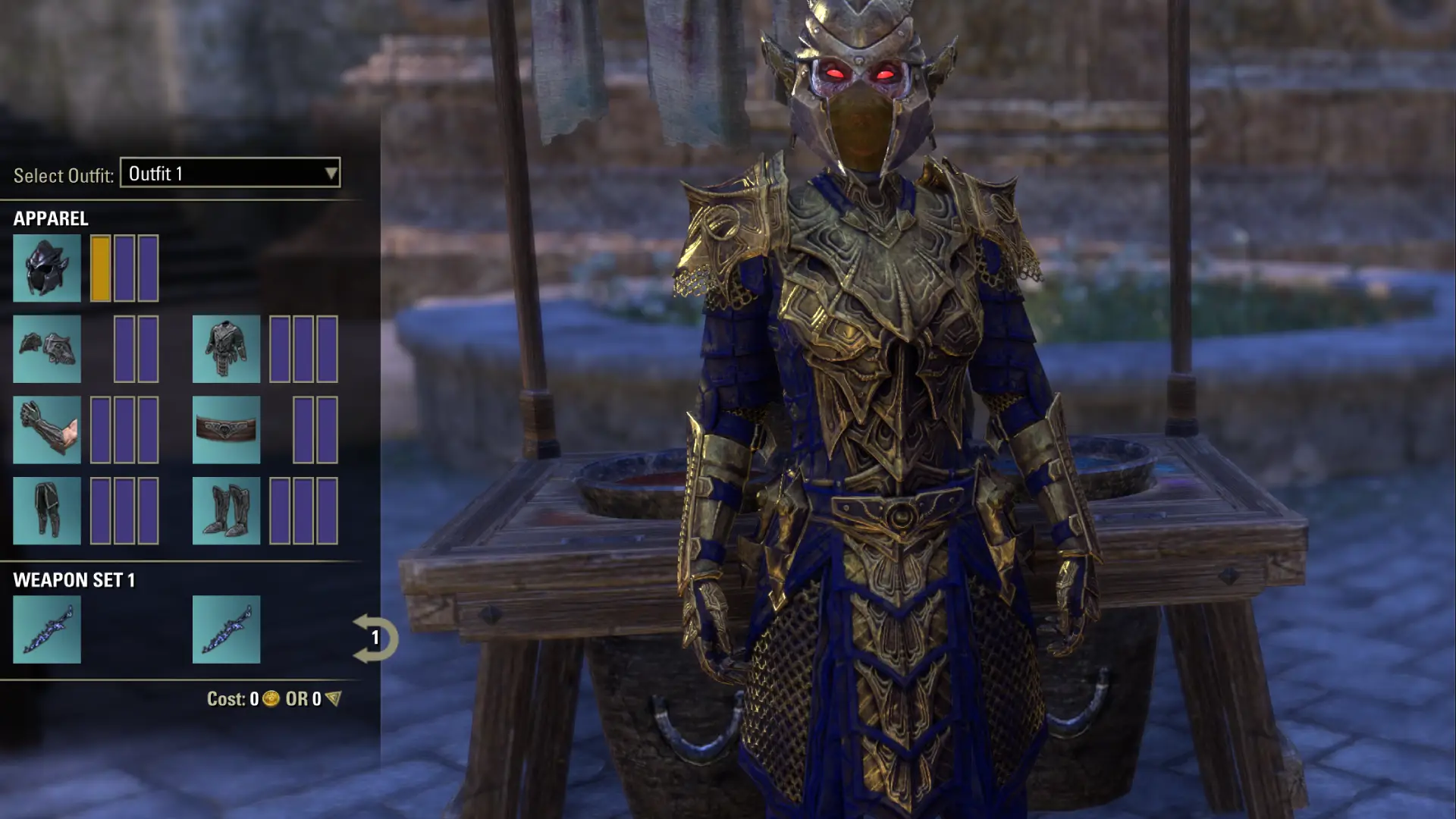This screenshot has width=1456, height=819.
Task: Select the gold dye swatch next to the helmet
Action: [x=99, y=268]
